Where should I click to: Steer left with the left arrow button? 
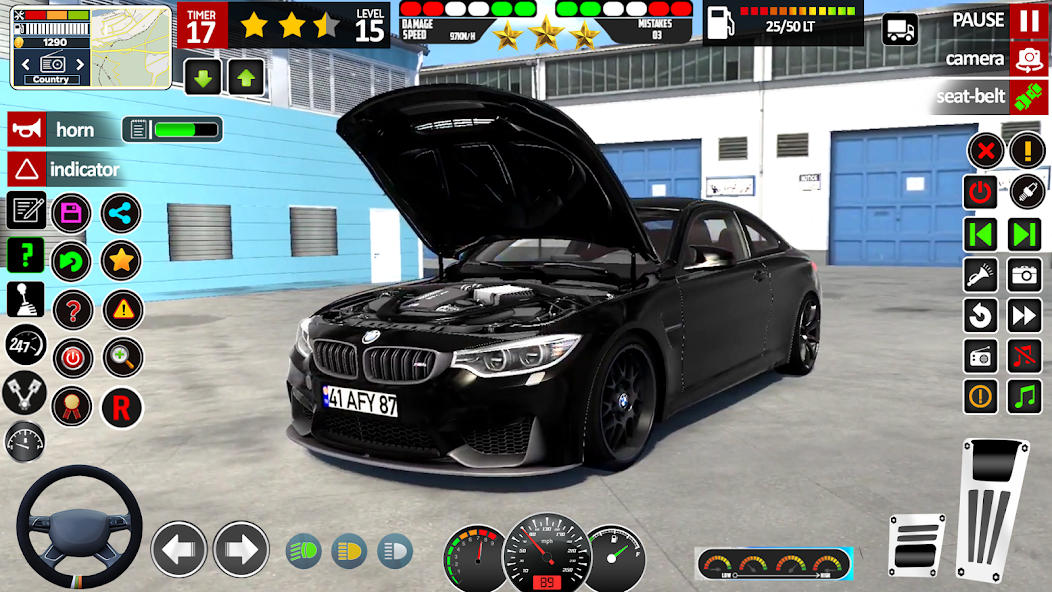[179, 549]
